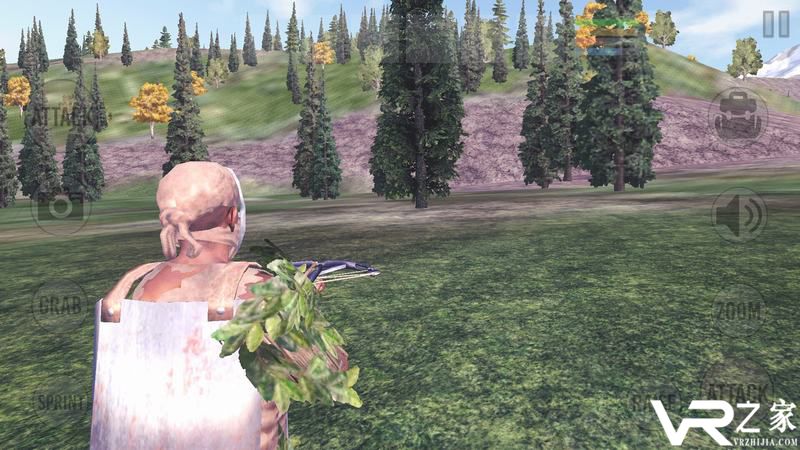800x450 pixels.
Task: Tap the camera view button
Action: [x=61, y=208]
